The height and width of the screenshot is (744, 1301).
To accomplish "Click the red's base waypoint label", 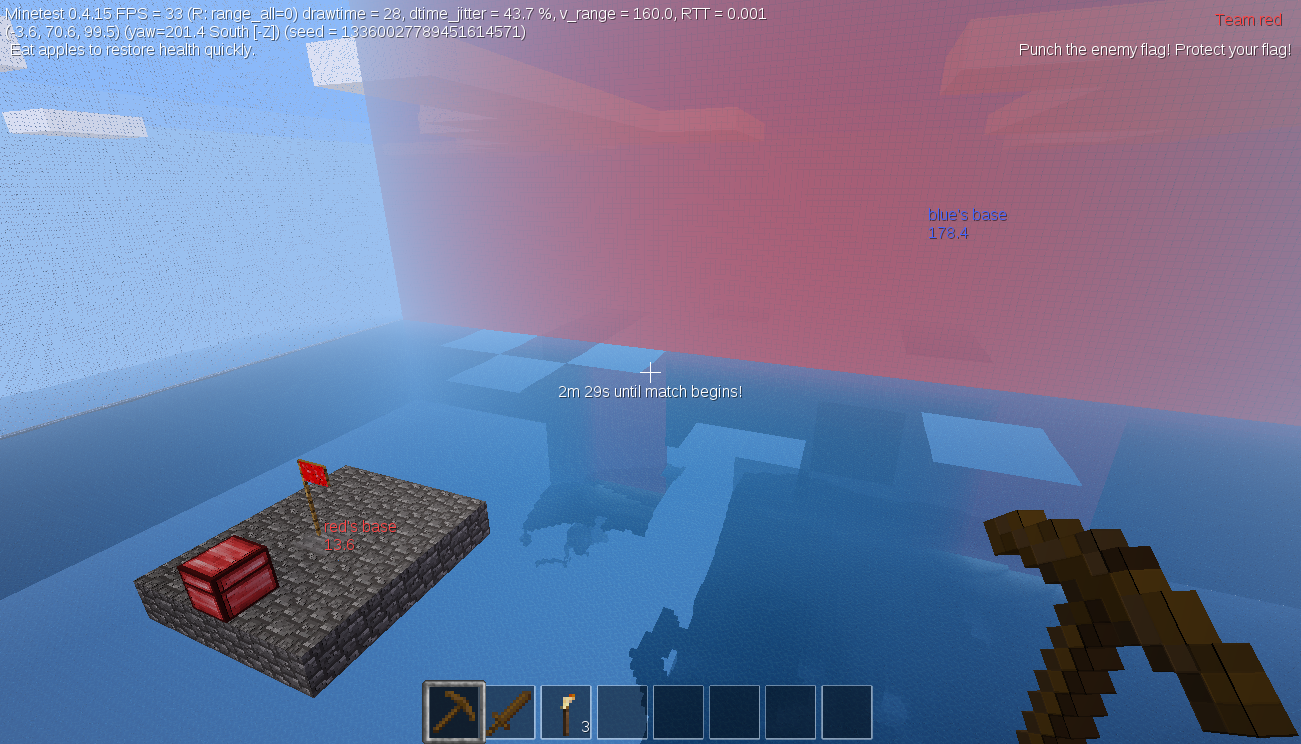I will (x=360, y=527).
